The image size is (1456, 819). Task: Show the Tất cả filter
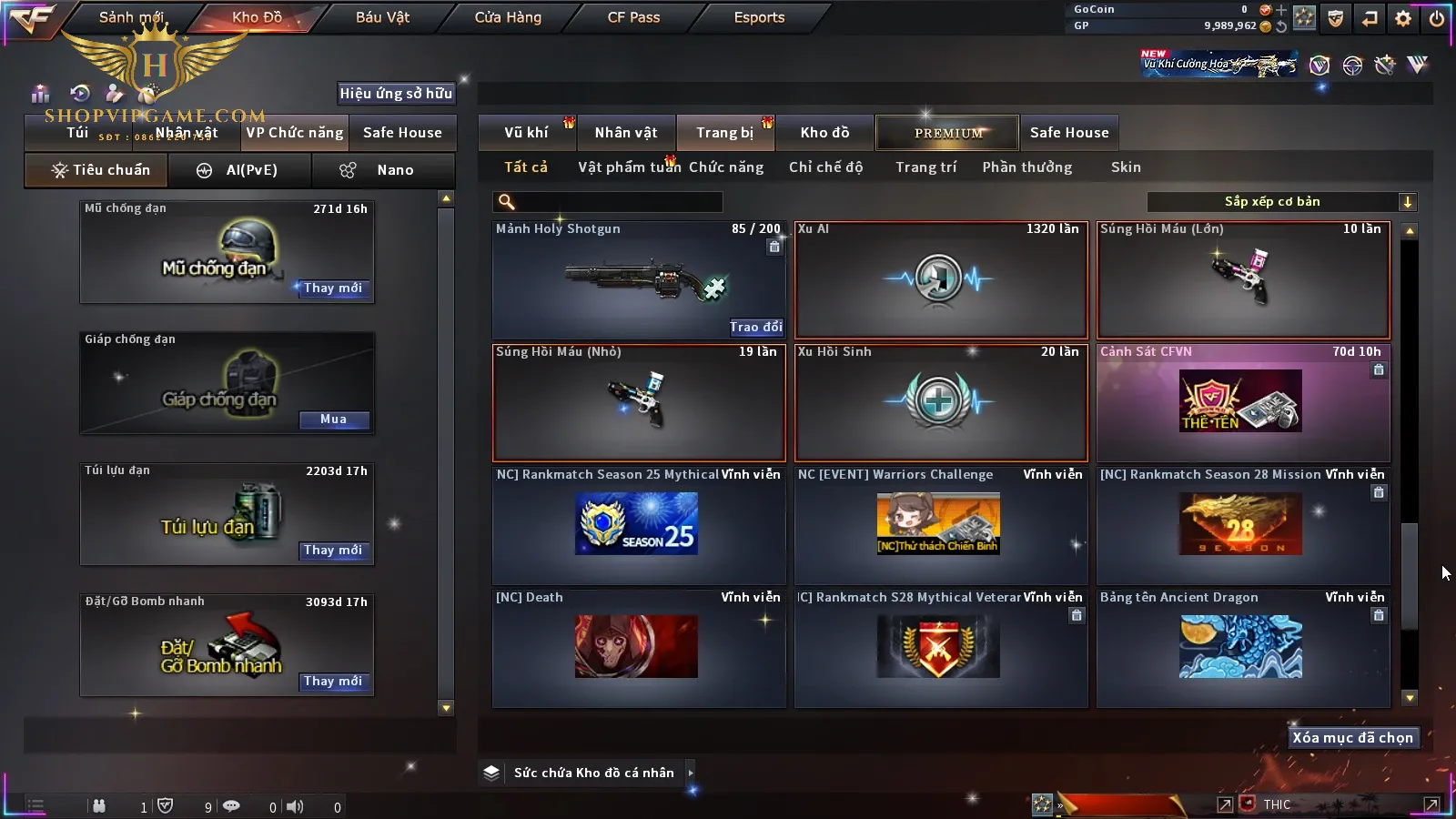(x=526, y=167)
